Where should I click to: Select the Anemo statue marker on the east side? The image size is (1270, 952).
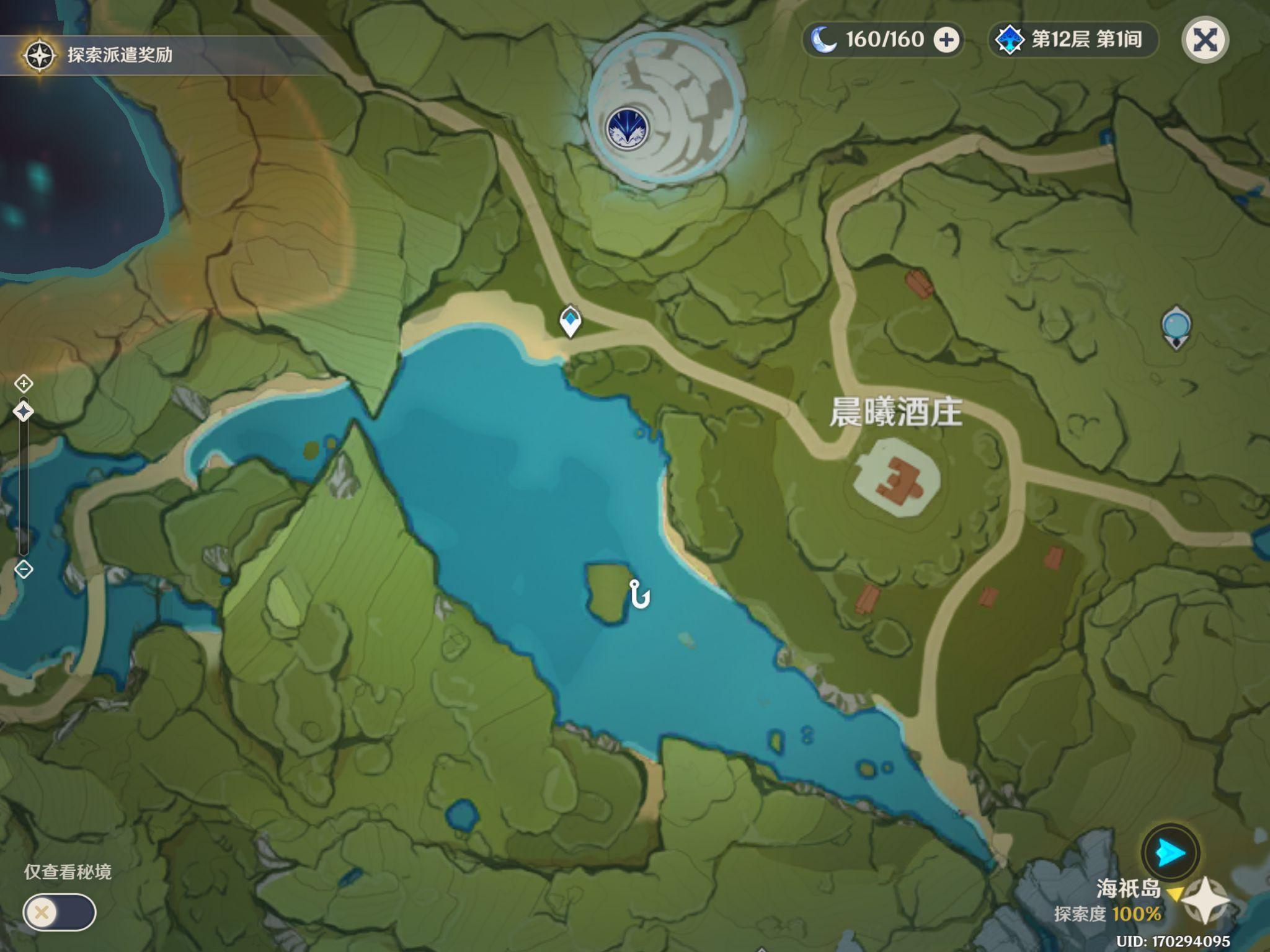click(1176, 326)
